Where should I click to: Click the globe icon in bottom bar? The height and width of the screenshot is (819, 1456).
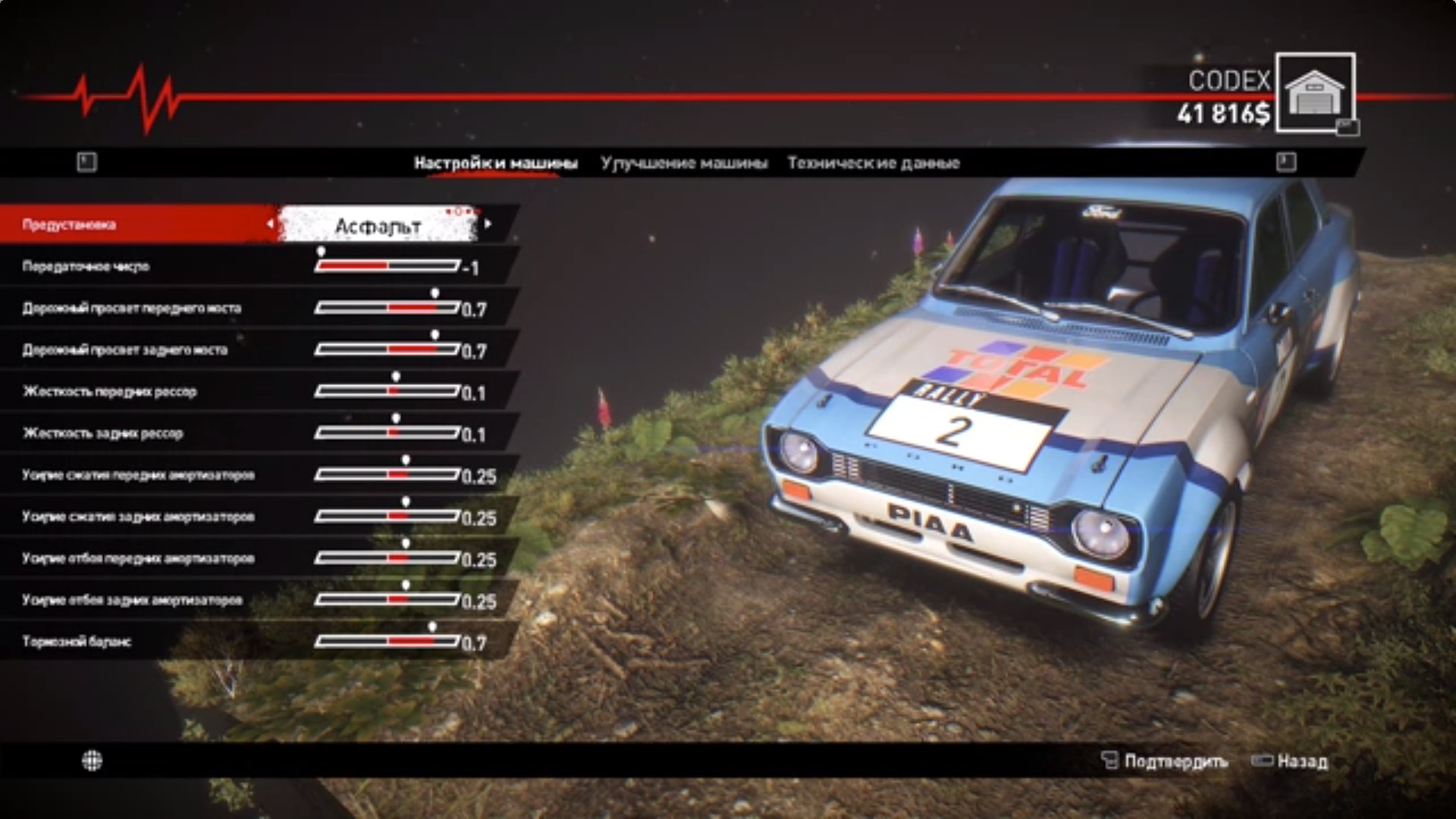[92, 761]
